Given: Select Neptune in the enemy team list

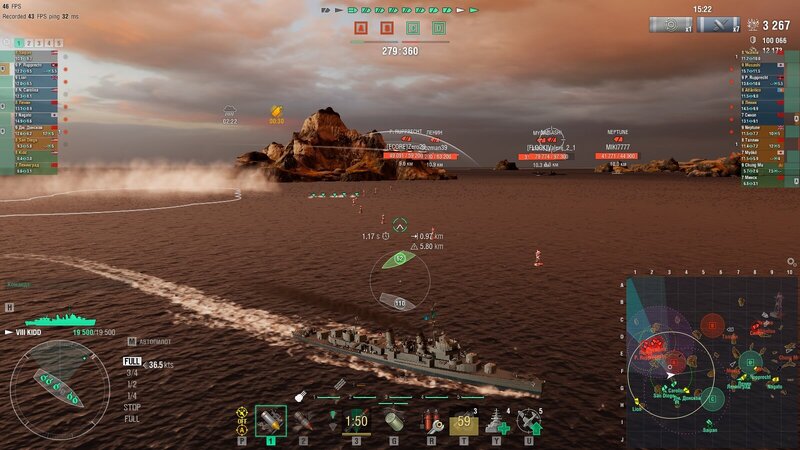Looking at the screenshot, I should pyautogui.click(x=754, y=127).
